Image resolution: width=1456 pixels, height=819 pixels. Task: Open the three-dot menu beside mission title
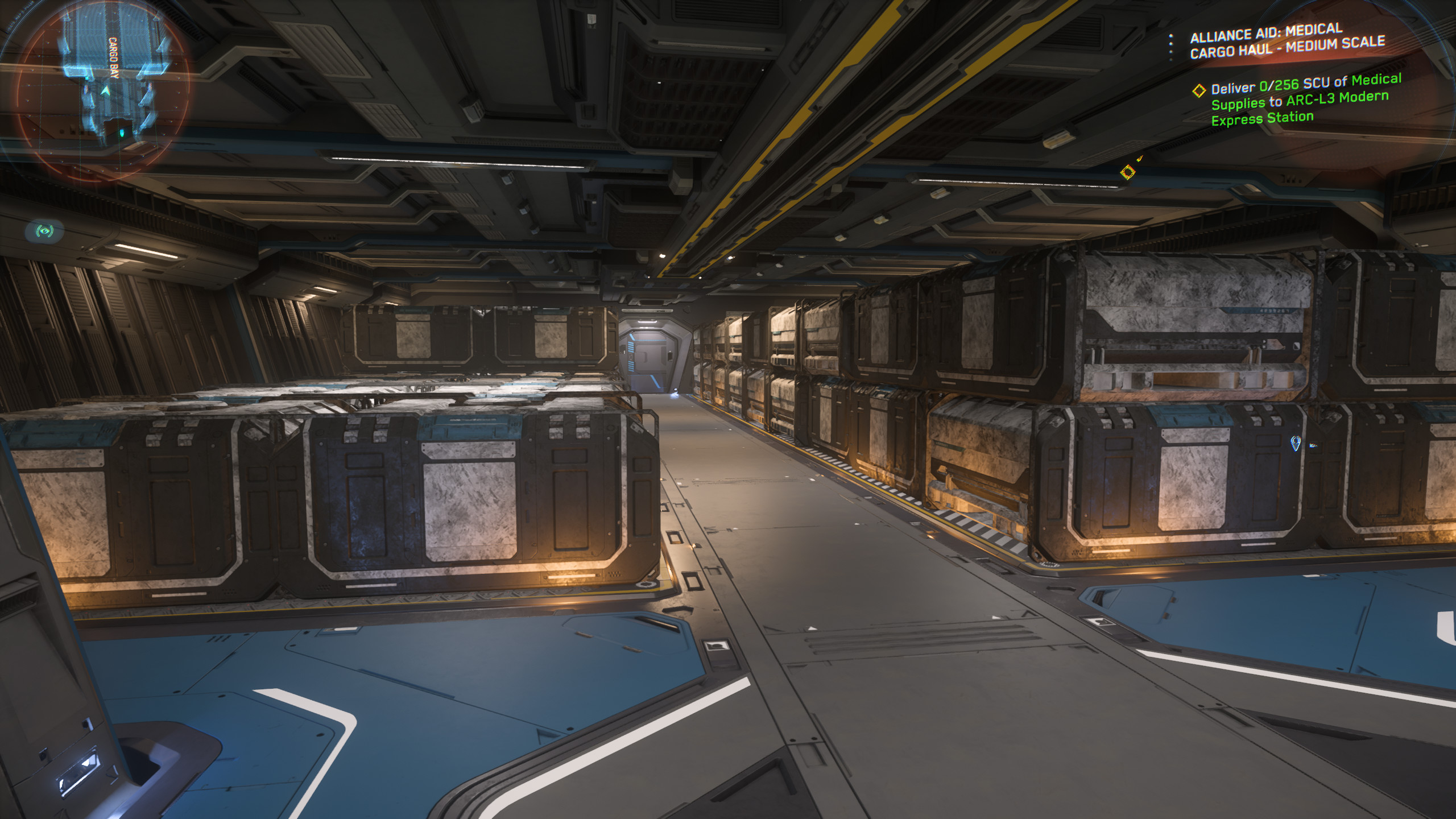tap(1170, 47)
